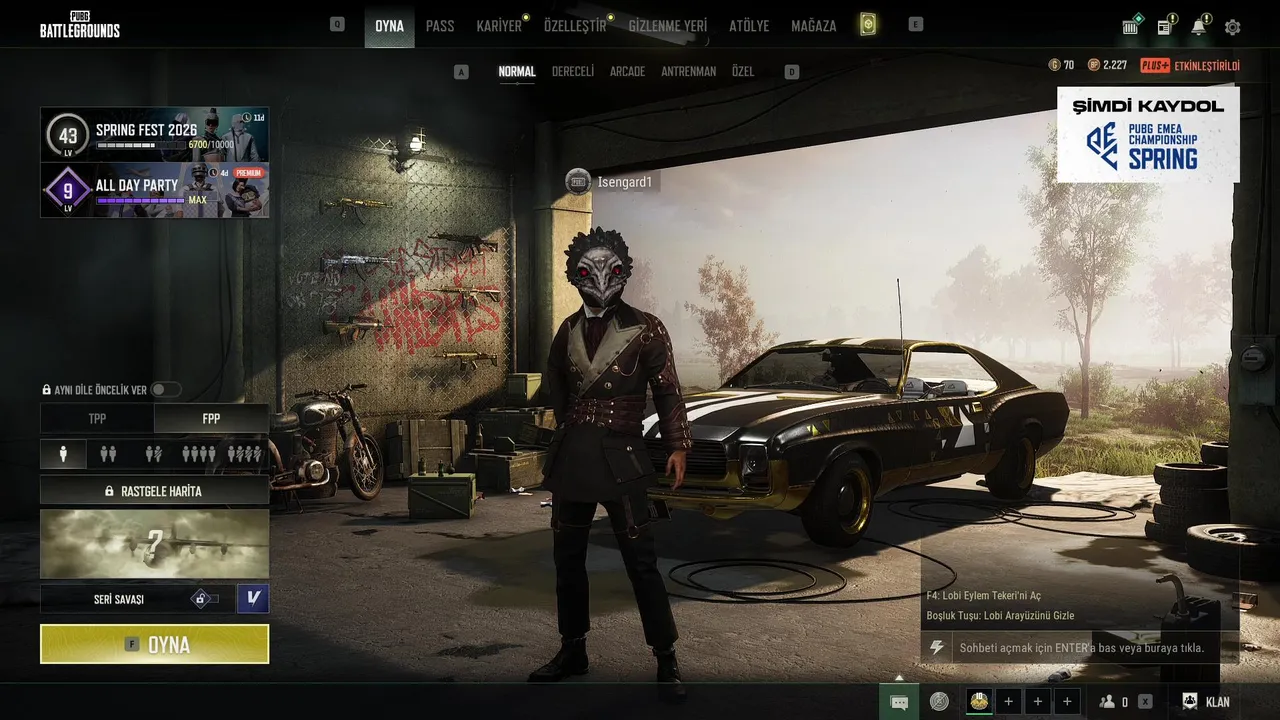Open the PUBG EMEA Championship Spring banner
This screenshot has height=720, width=1280.
point(1148,134)
